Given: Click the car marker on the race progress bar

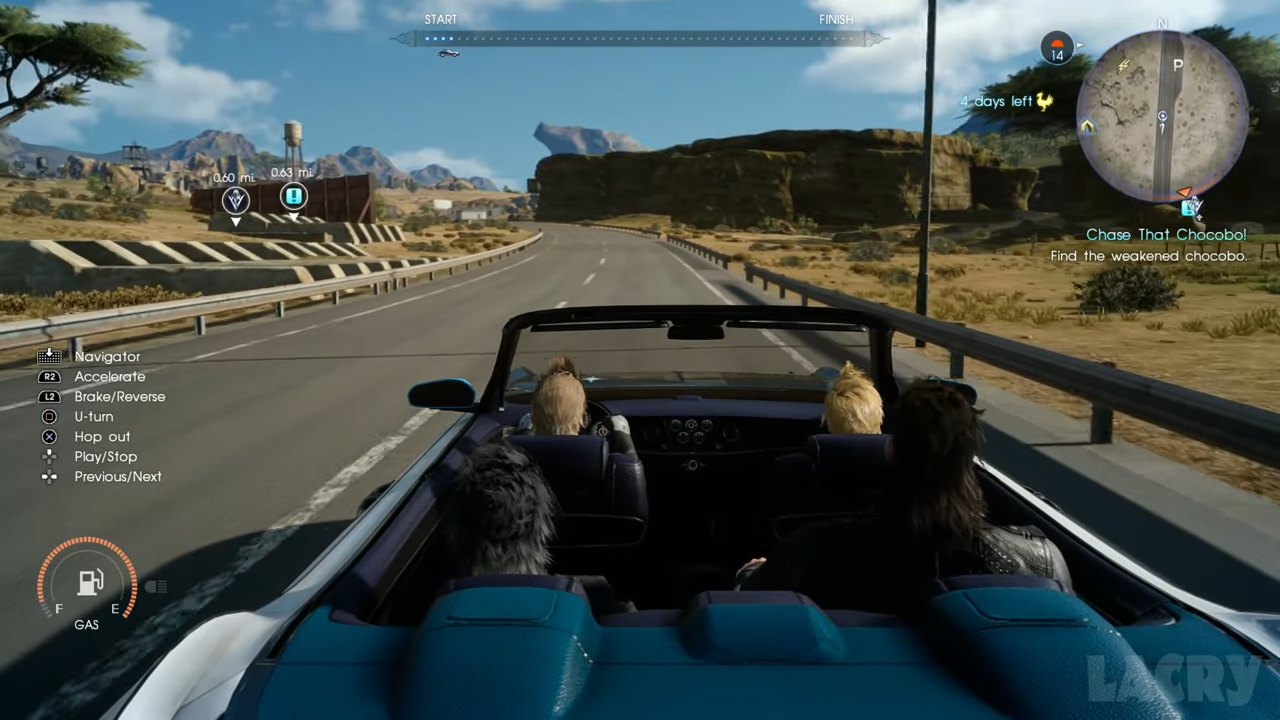Looking at the screenshot, I should pos(448,53).
